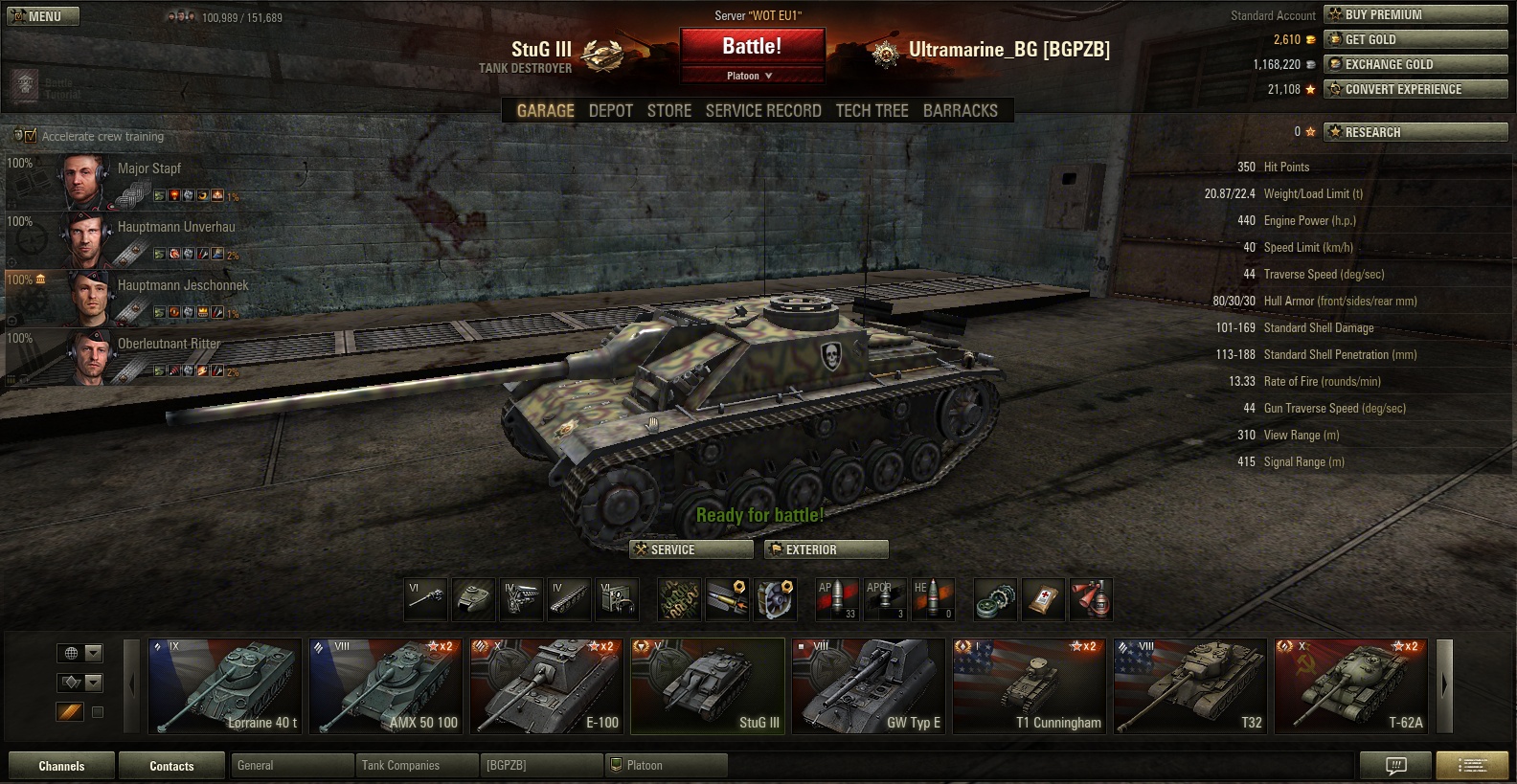Screen dimensions: 1517x784
Task: Switch to the Depot tab
Action: pos(610,111)
